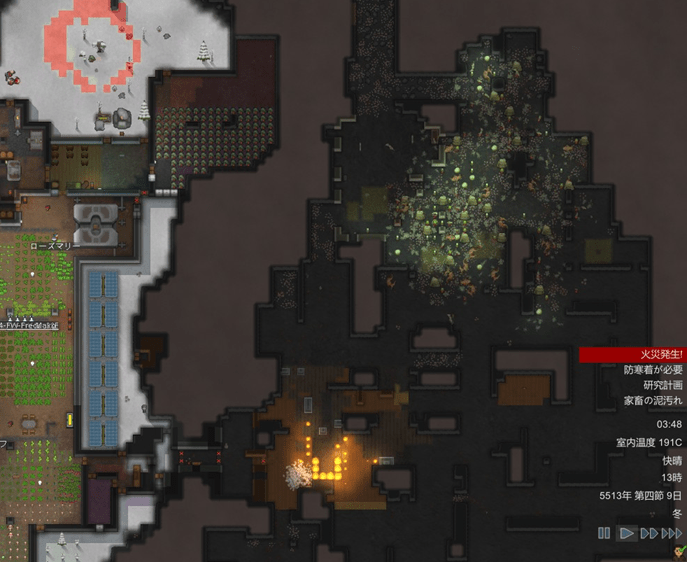Click the green checkmark icon in the corner
The width and height of the screenshot is (687, 562).
[679, 551]
